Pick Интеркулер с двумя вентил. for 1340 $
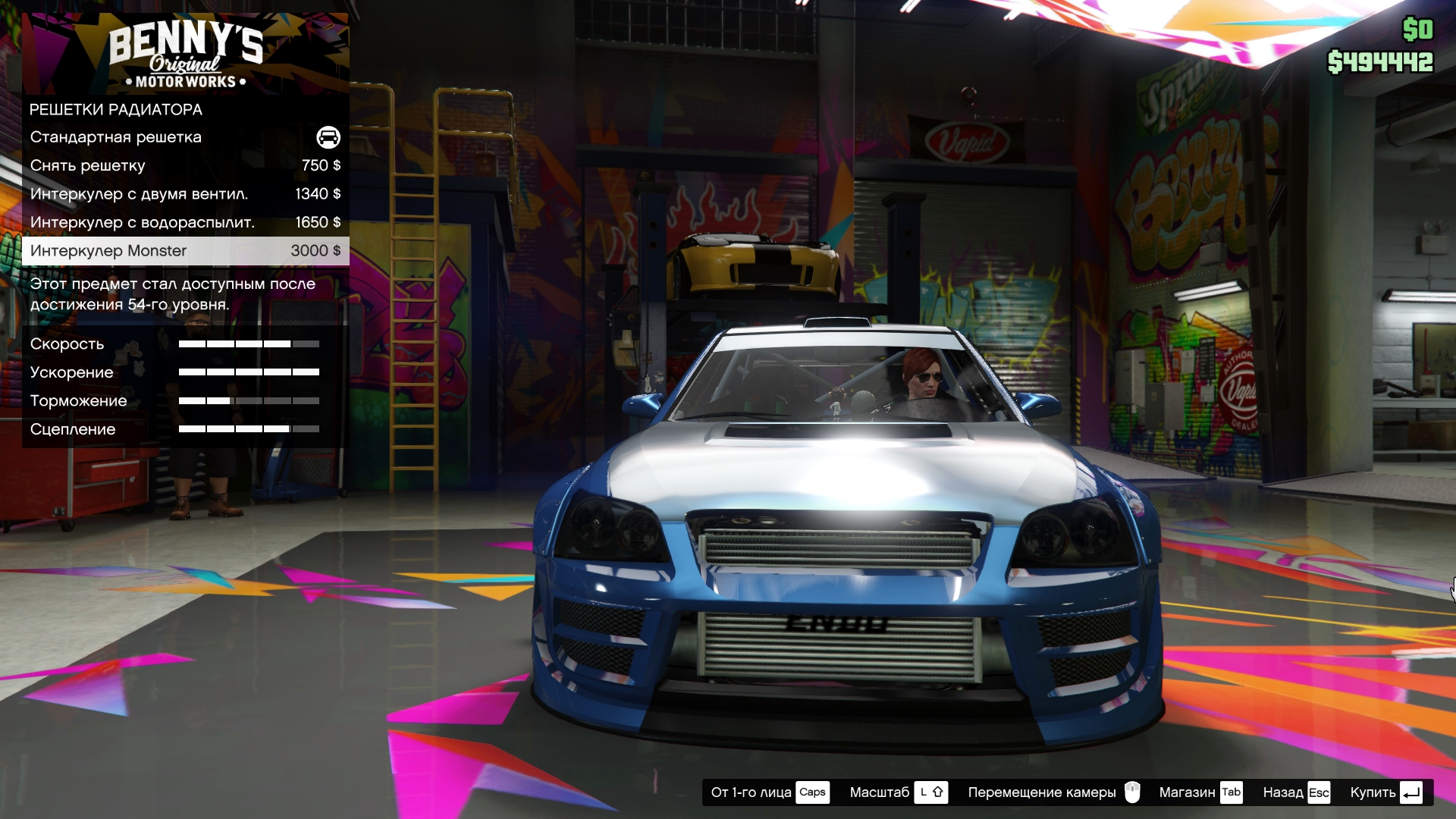 (x=185, y=194)
